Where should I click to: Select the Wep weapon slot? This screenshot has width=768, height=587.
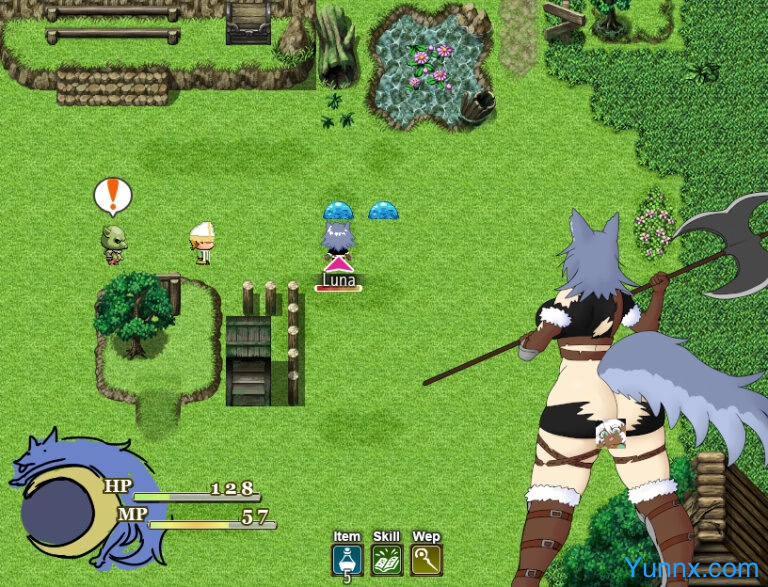tap(426, 559)
